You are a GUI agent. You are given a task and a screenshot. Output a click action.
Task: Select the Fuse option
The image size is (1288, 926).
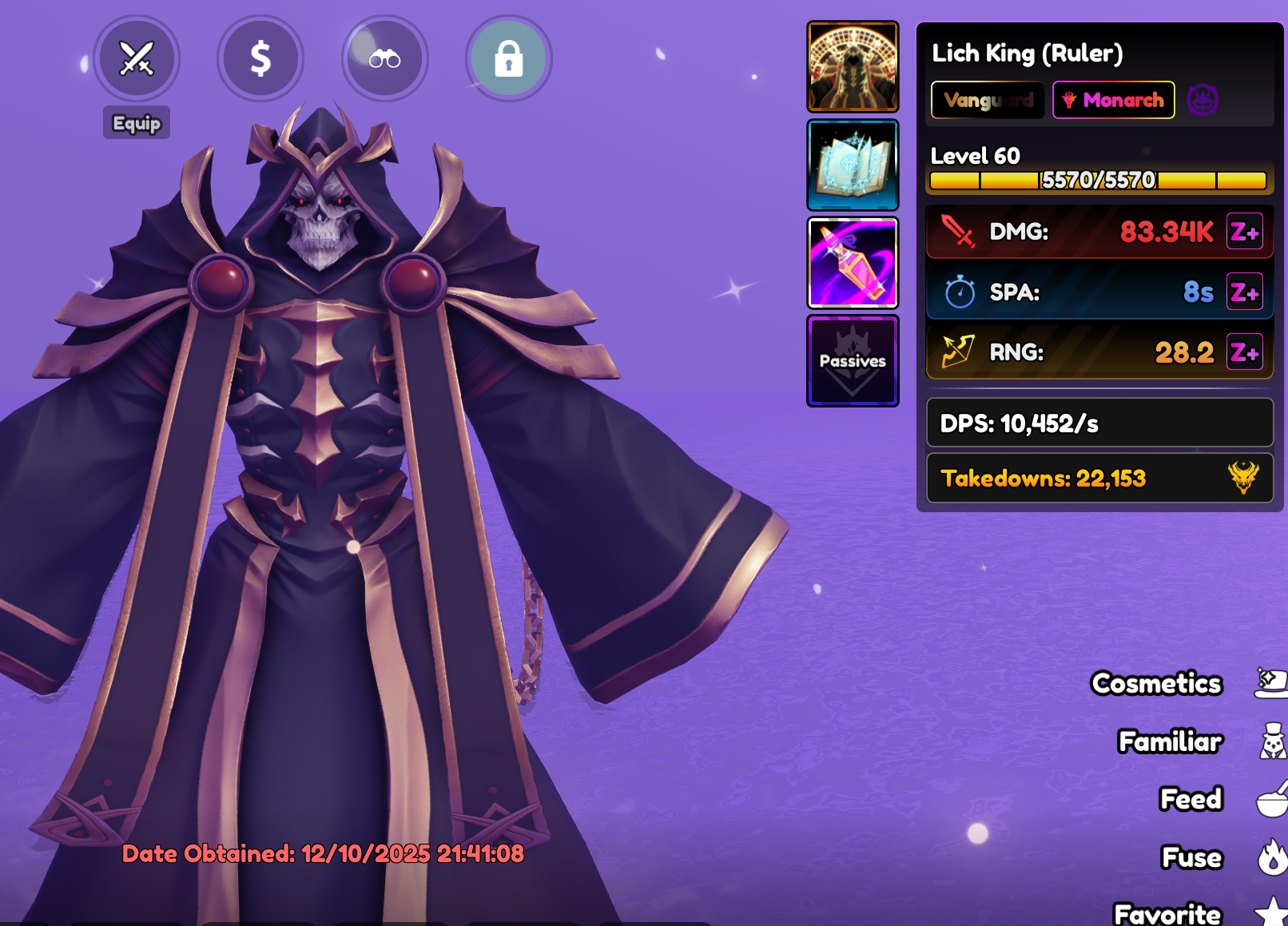pyautogui.click(x=1191, y=857)
